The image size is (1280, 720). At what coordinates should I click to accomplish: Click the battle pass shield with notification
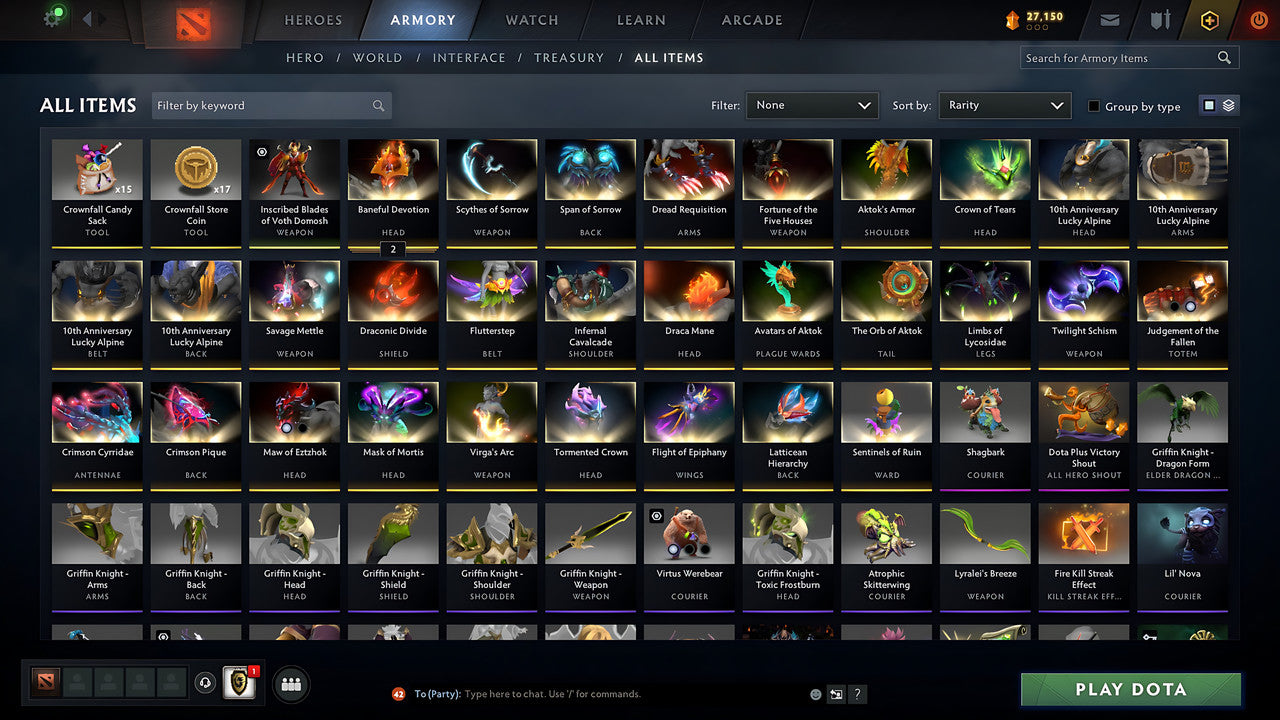tap(238, 683)
